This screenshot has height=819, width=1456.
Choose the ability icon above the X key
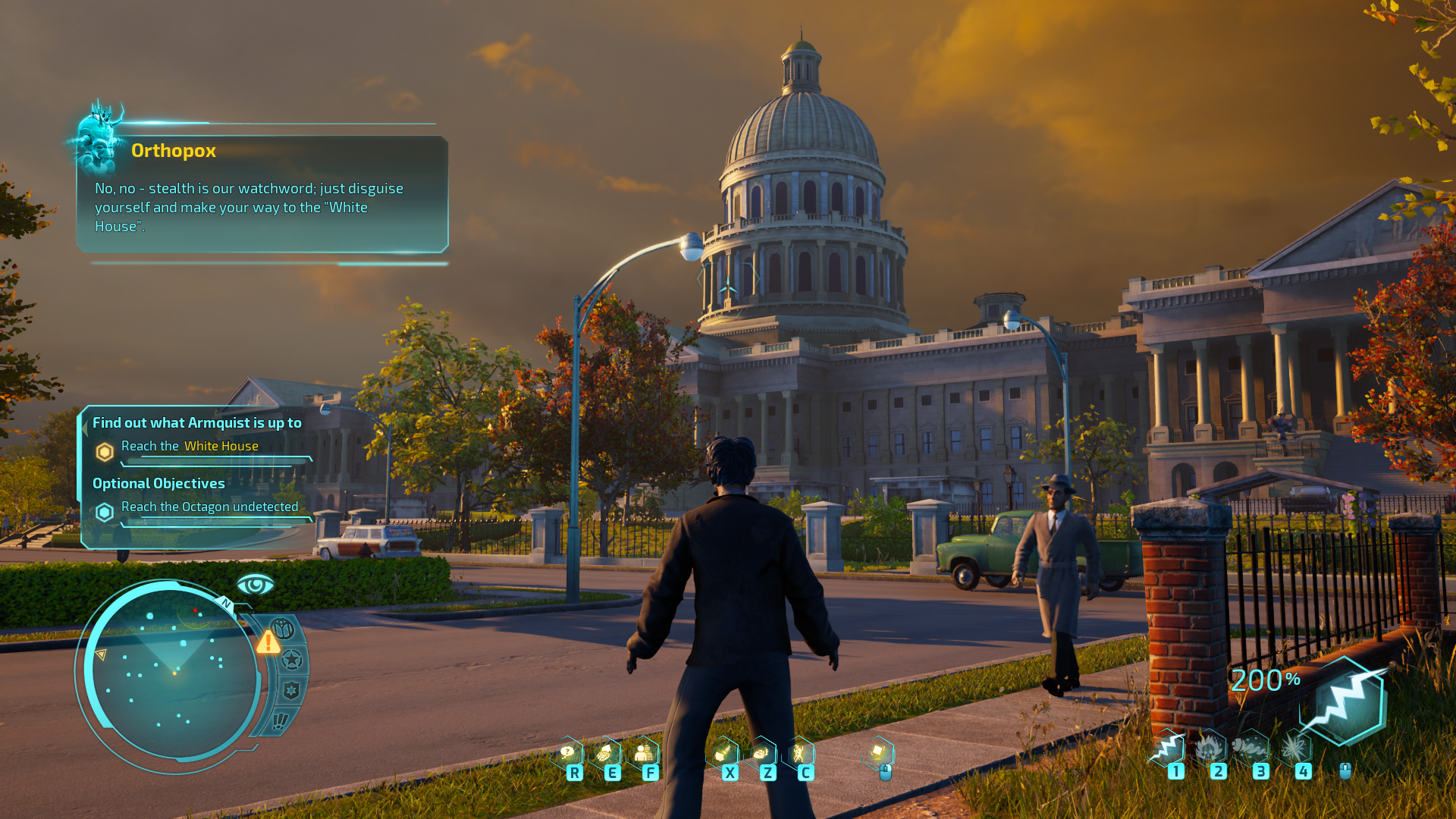coord(723,752)
